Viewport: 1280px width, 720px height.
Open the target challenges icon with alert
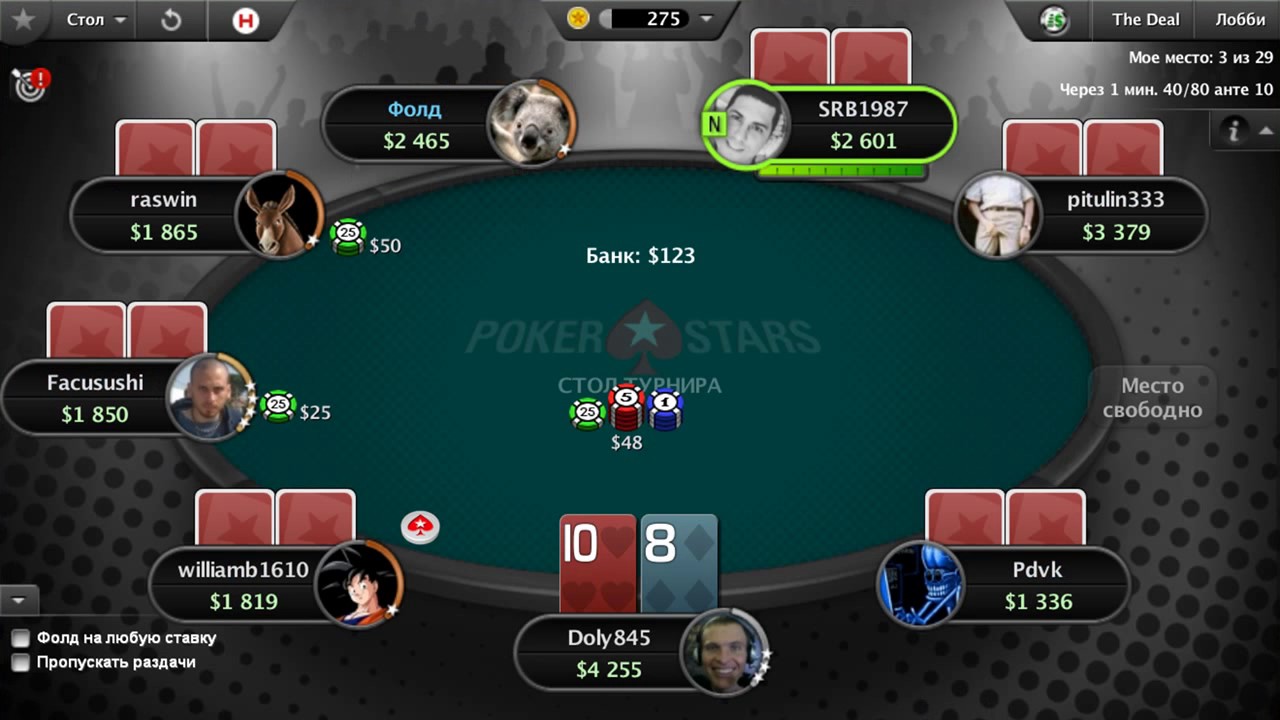[x=30, y=85]
